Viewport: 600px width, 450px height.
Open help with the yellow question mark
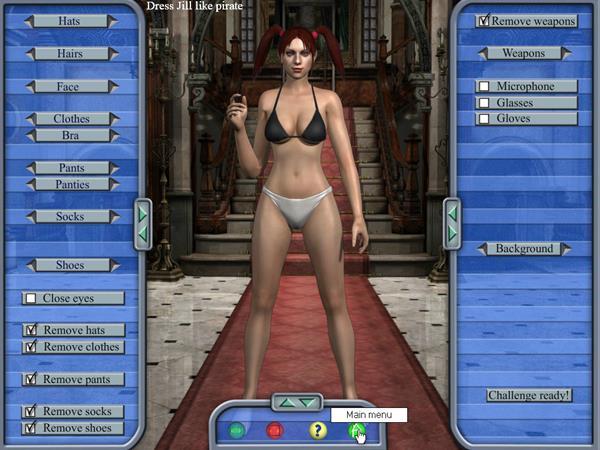(x=317, y=431)
